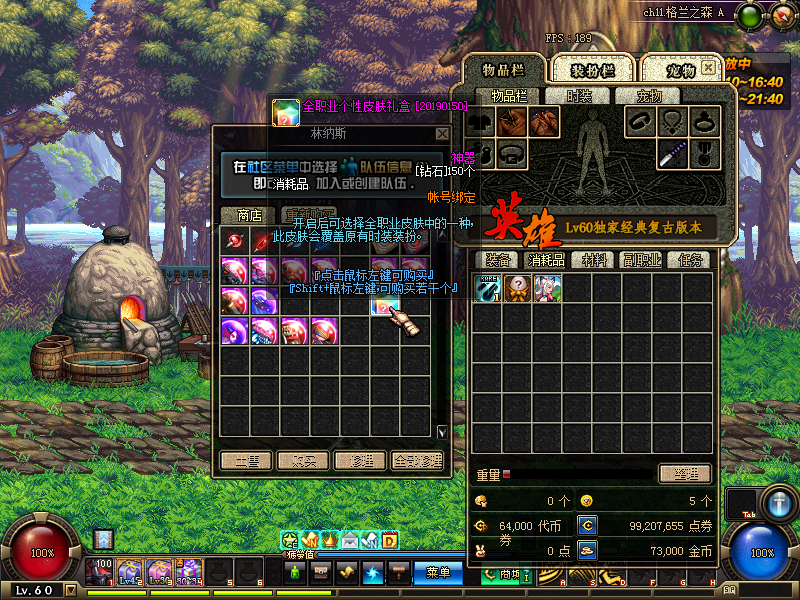Select the 材料 materials tab
Image resolution: width=800 pixels, height=600 pixels.
pos(594,260)
